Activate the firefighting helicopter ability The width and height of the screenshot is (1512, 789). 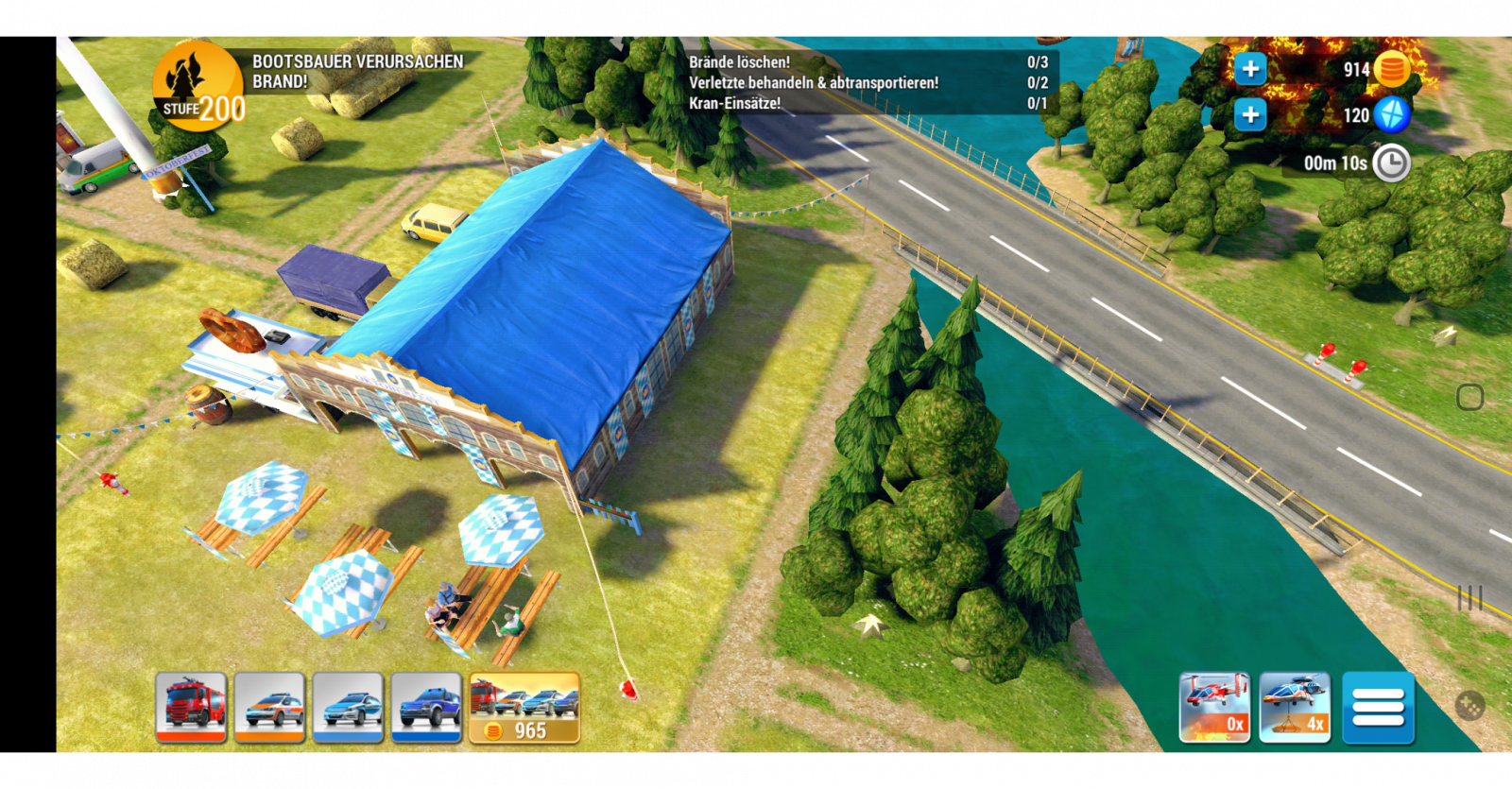coord(1214,708)
